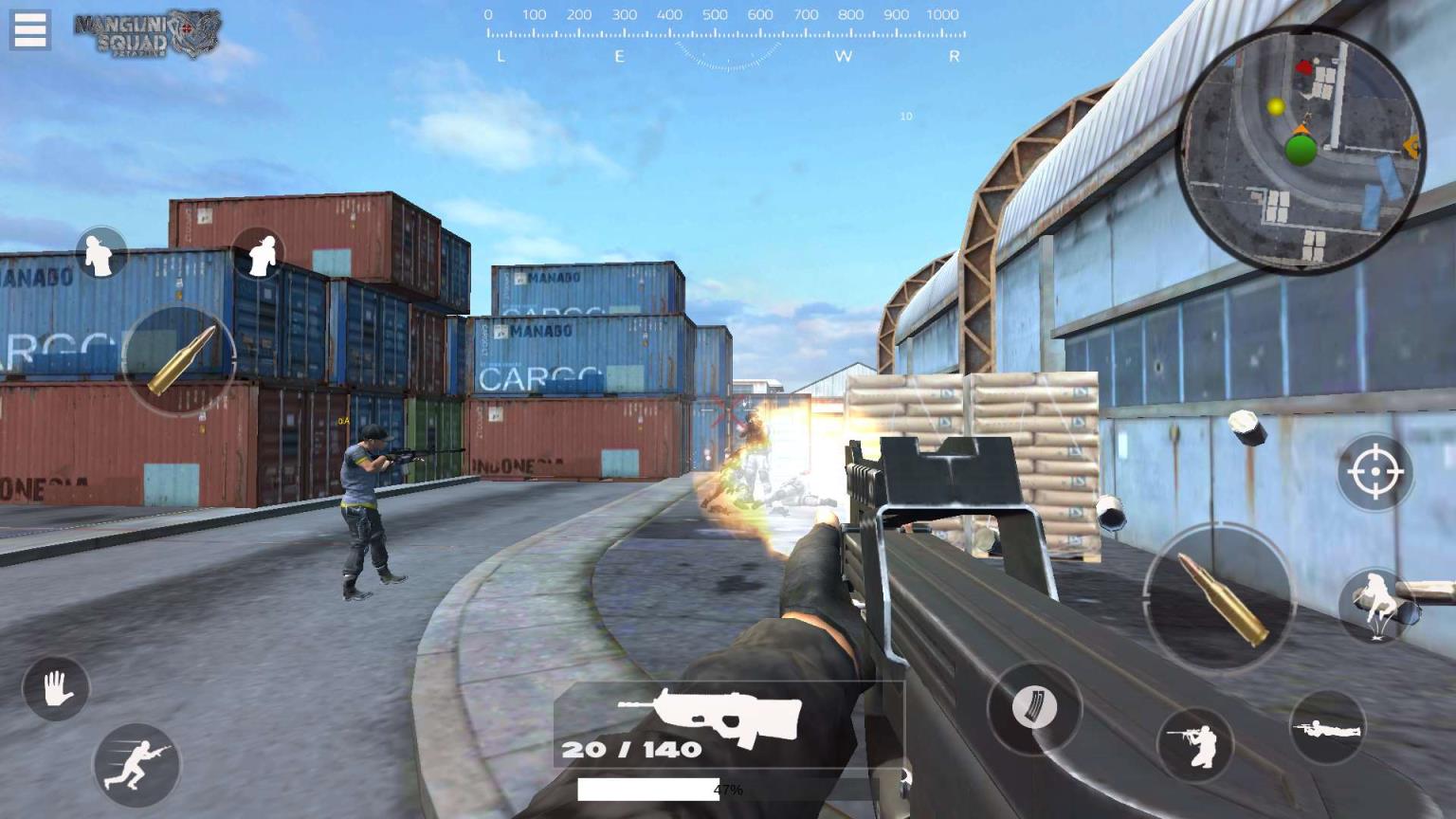
Task: Open the circular minimap
Action: click(1301, 150)
